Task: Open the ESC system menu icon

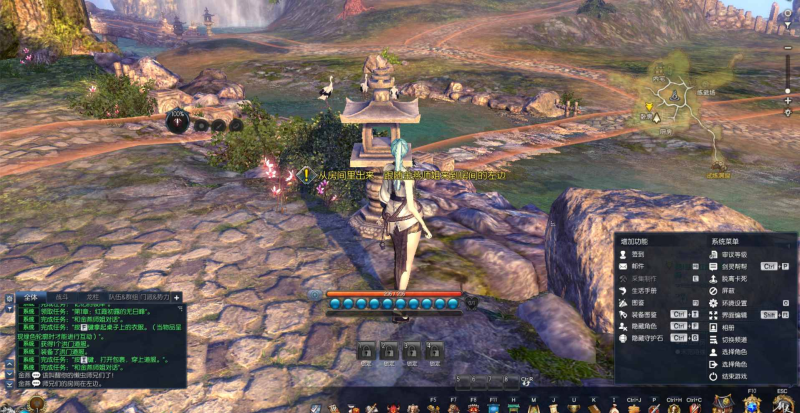Action: point(783,403)
